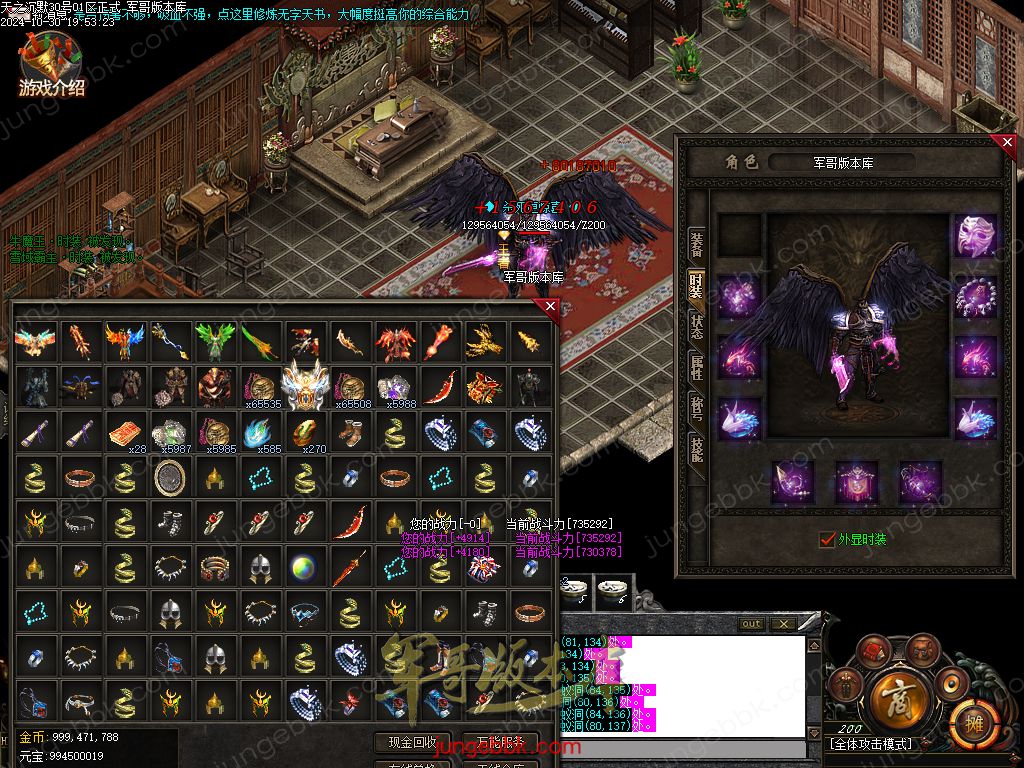Select the white mask fashion slot

pyautogui.click(x=974, y=236)
